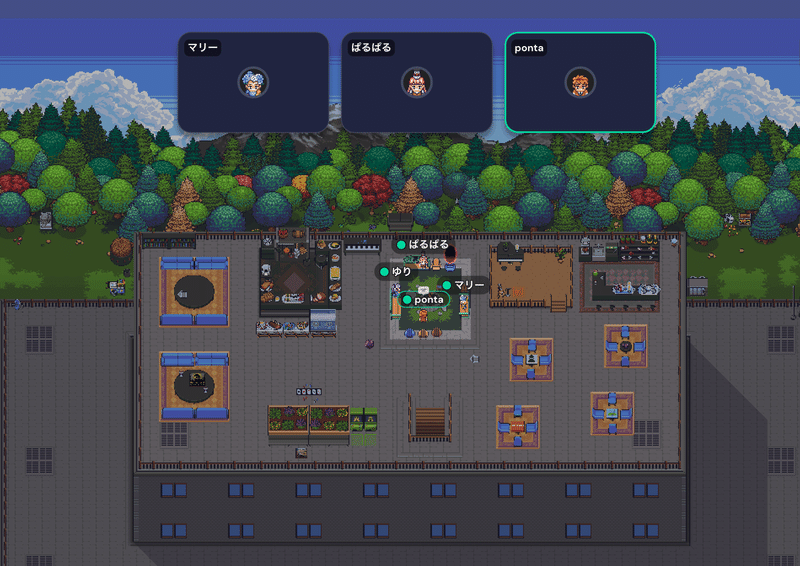Open ぱるぱる's video tile

[x=416, y=82]
